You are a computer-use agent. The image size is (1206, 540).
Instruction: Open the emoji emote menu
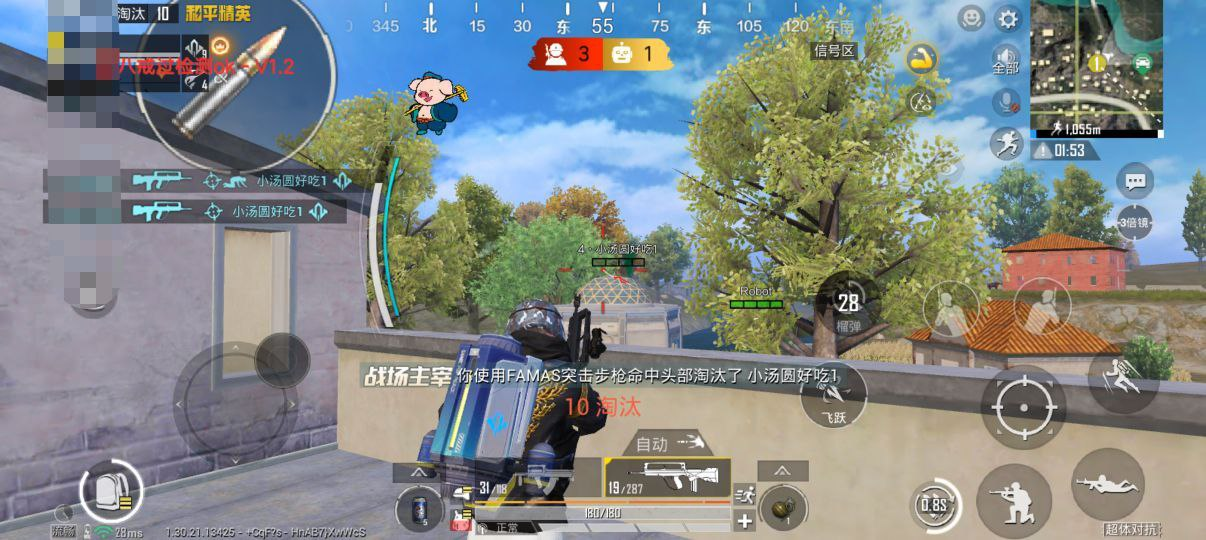point(971,18)
